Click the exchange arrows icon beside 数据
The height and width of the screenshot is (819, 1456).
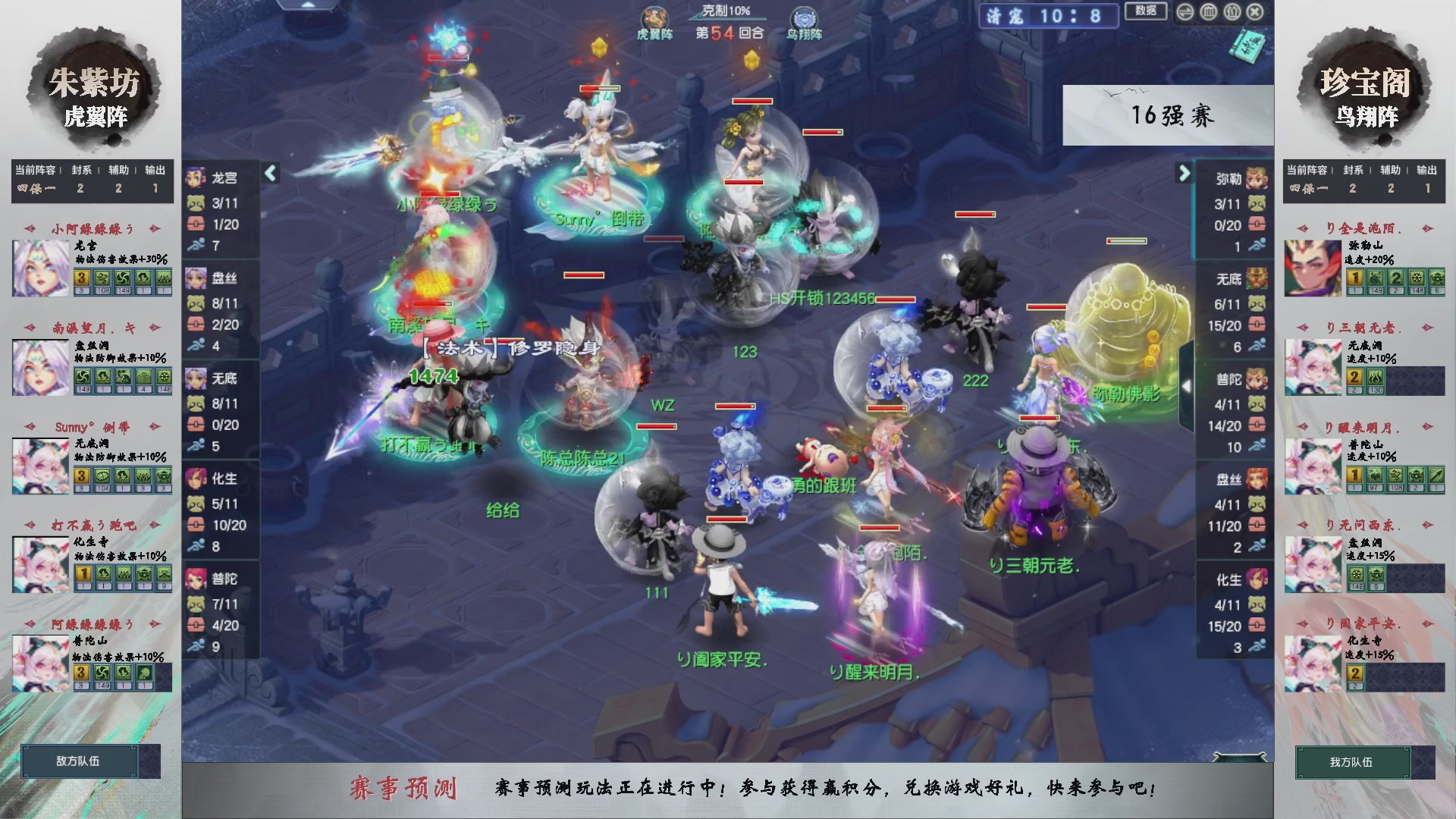coord(1185,12)
